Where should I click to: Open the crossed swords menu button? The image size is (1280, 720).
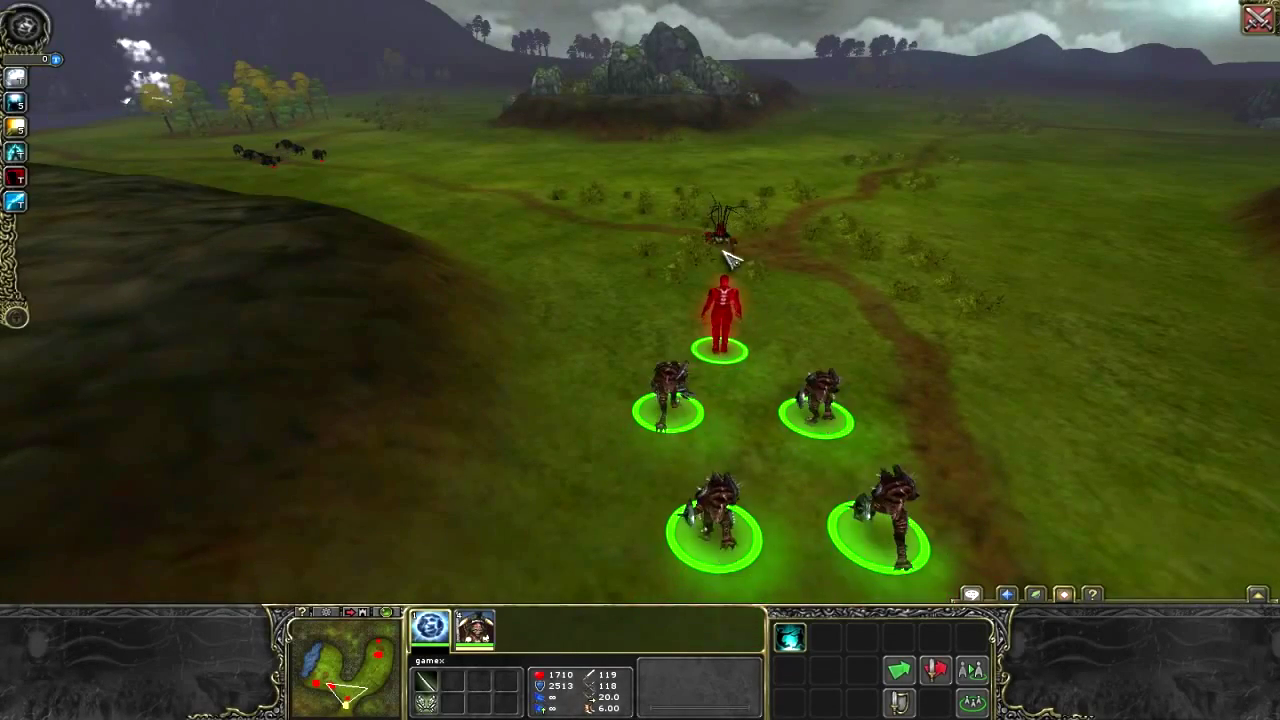point(1257,18)
